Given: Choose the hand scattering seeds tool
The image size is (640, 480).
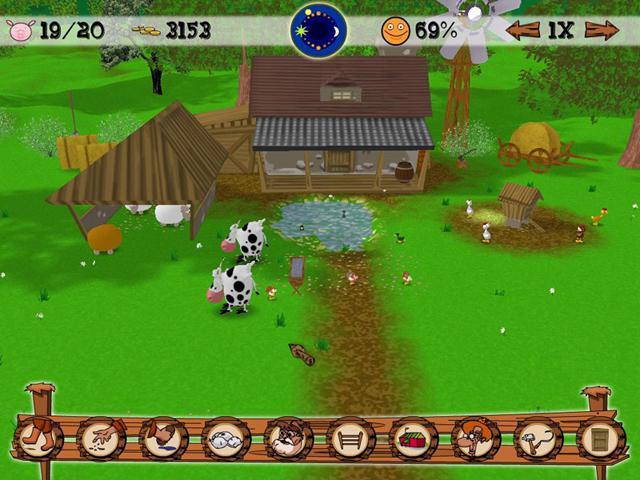Looking at the screenshot, I should pos(101,437).
